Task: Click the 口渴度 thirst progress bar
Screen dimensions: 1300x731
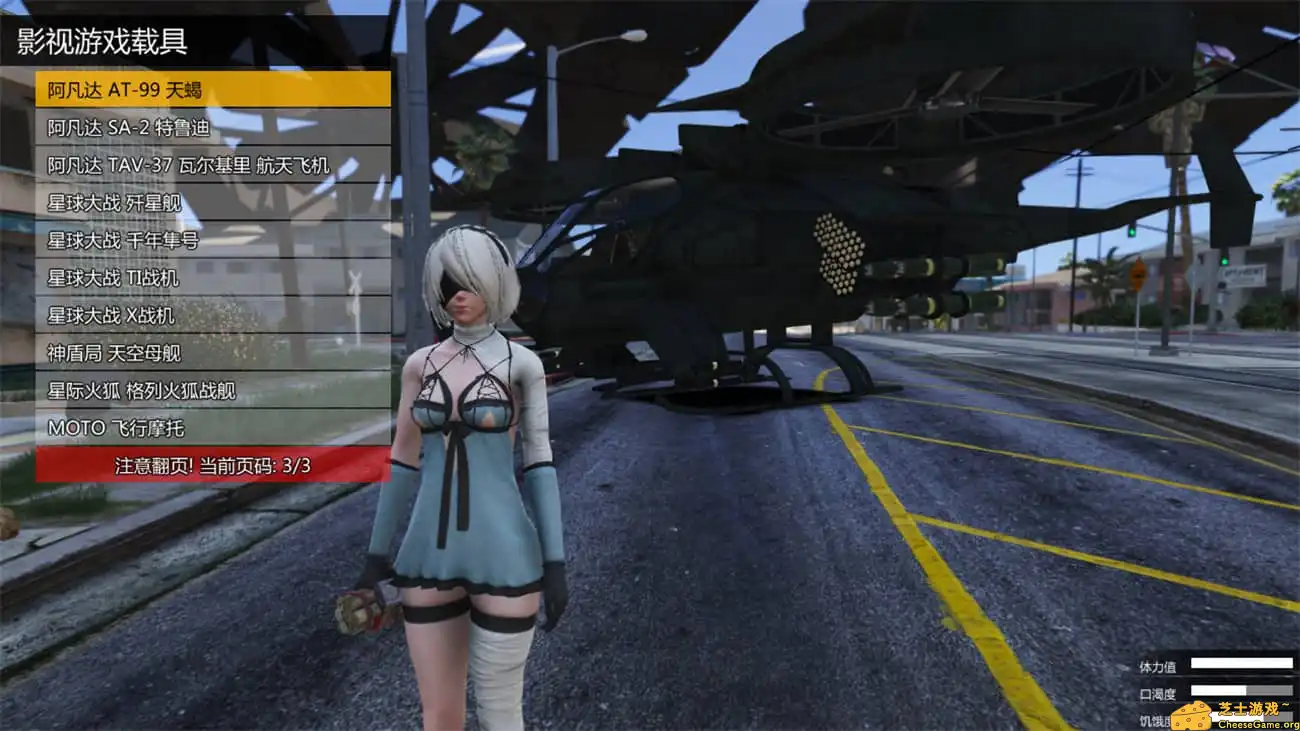Action: [1240, 690]
